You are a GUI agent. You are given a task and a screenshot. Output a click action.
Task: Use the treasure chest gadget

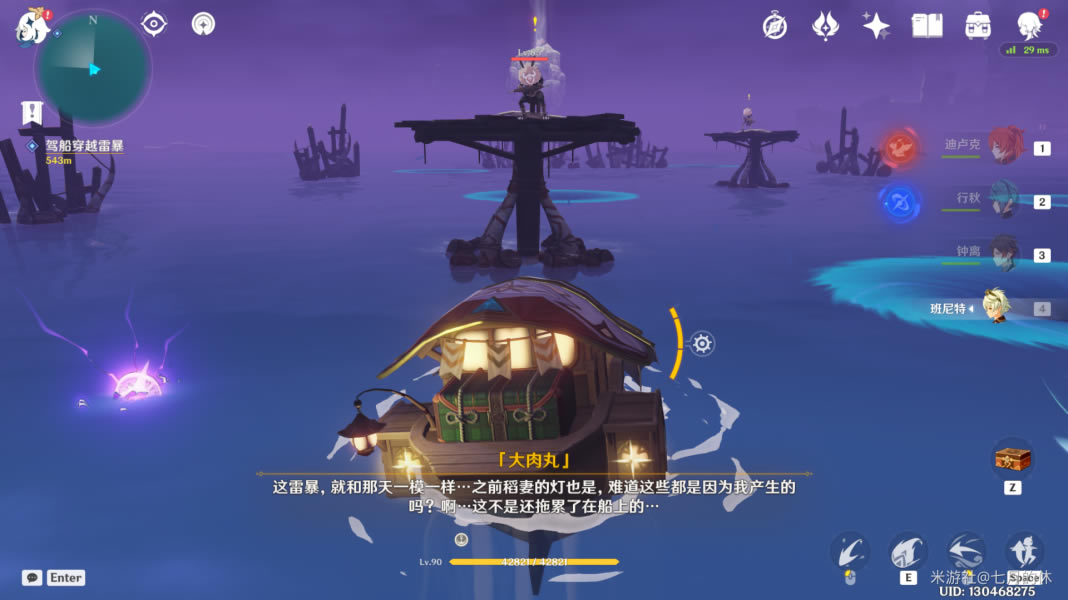pos(1012,460)
